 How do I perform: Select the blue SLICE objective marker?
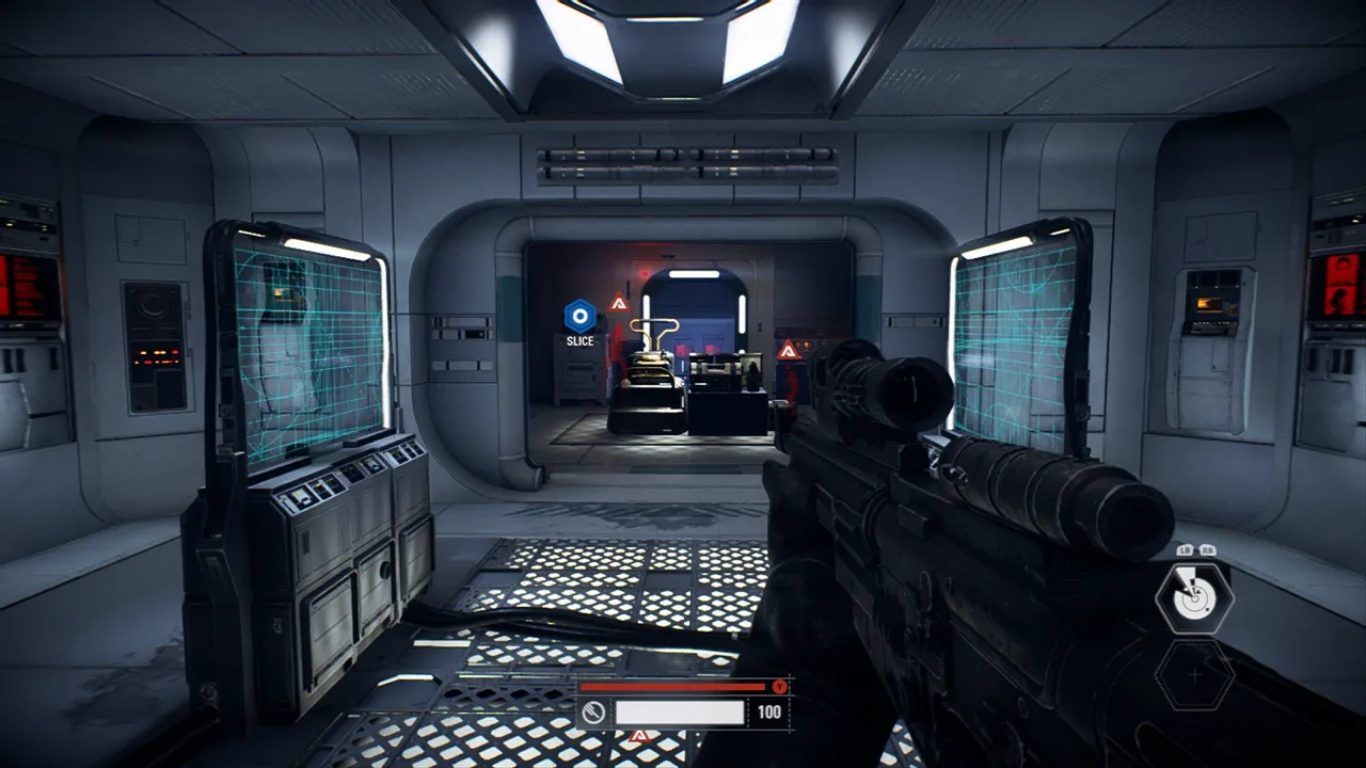pyautogui.click(x=579, y=317)
